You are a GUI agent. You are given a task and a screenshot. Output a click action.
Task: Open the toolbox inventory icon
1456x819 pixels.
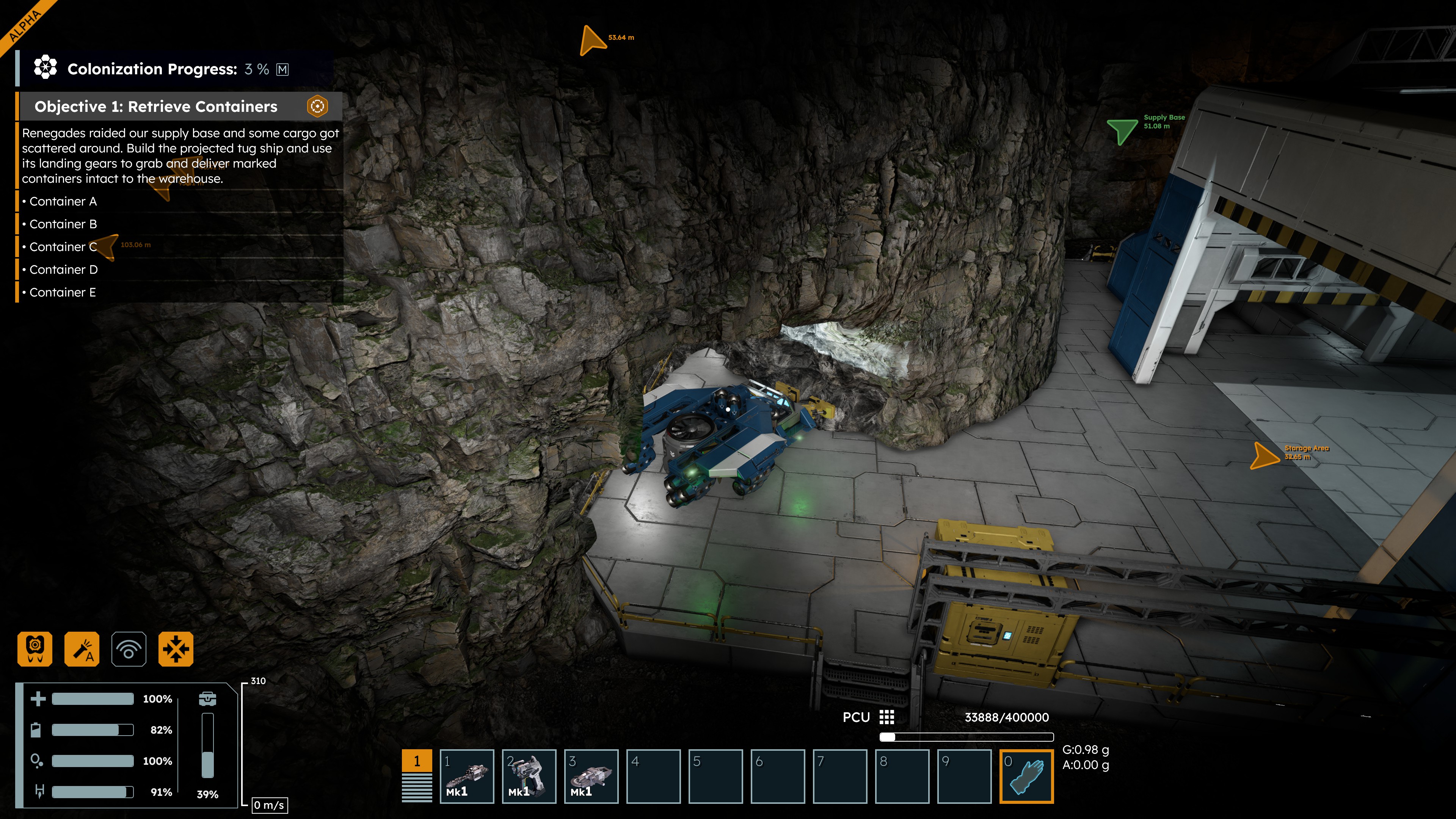207,698
